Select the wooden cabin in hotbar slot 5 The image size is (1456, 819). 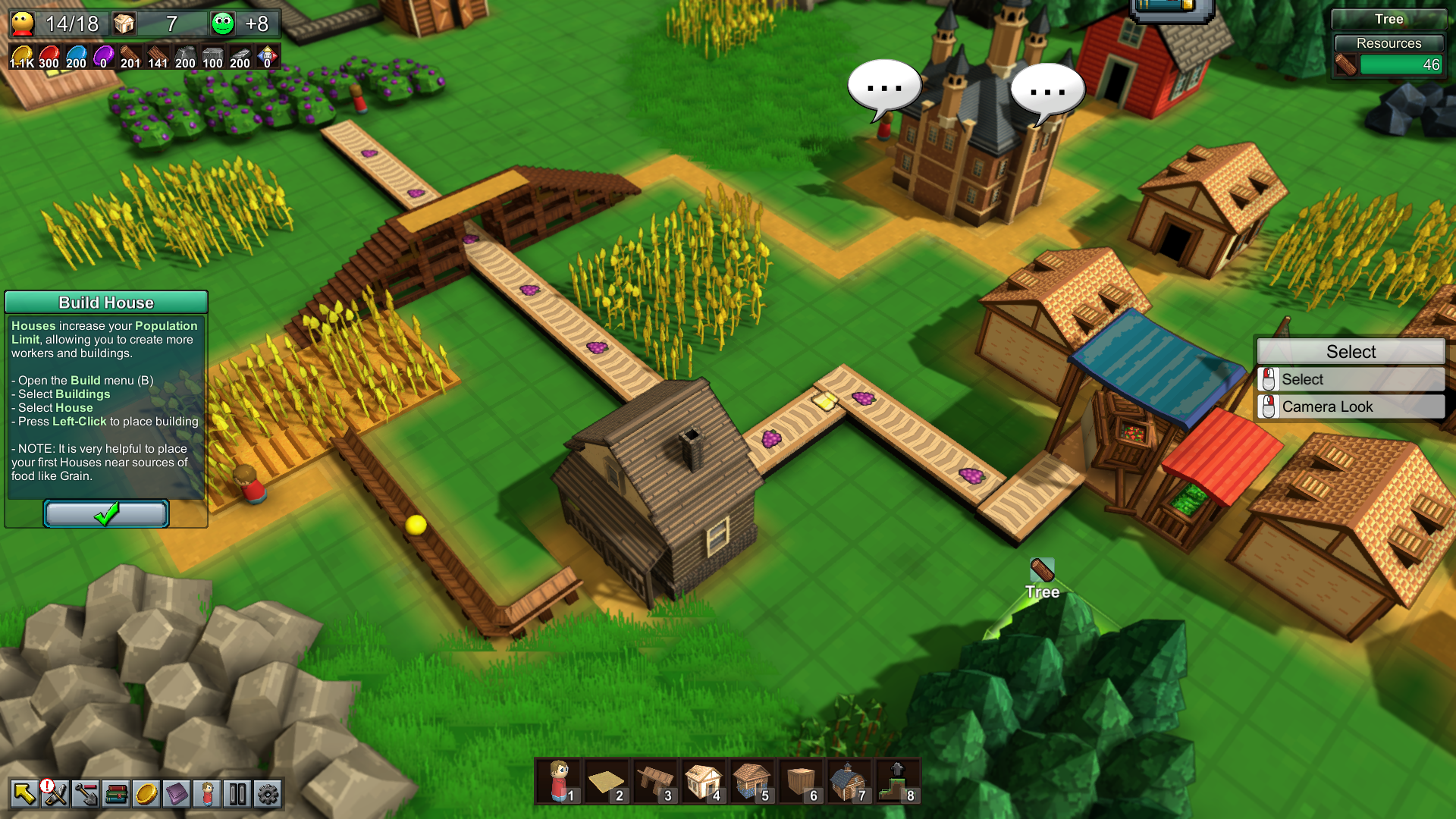(752, 781)
